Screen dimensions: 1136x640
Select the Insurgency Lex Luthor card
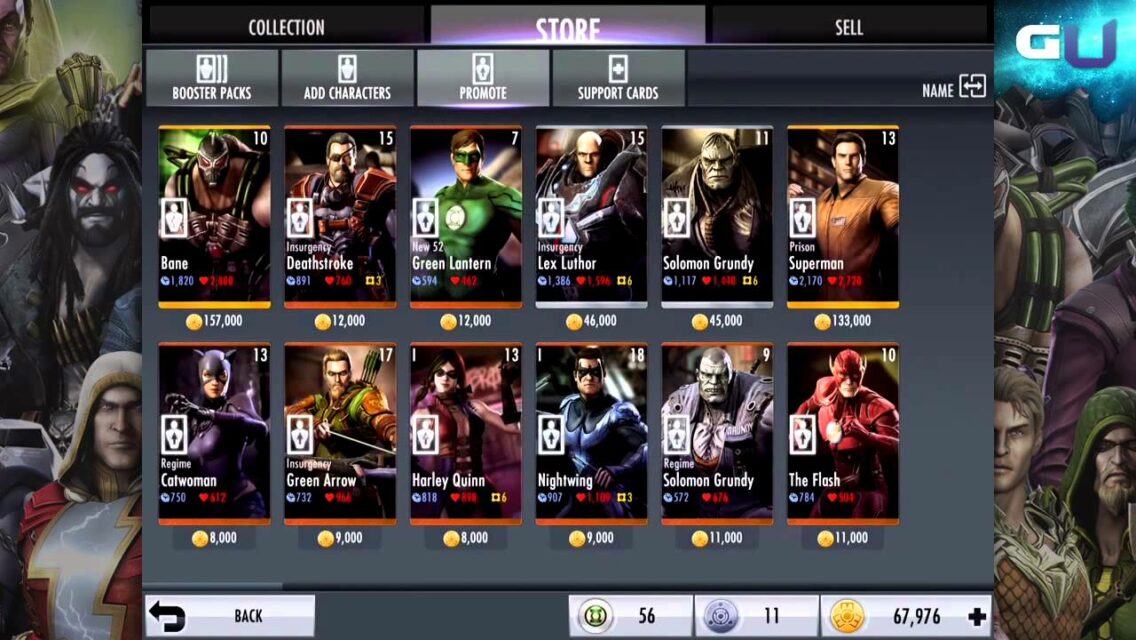point(591,216)
